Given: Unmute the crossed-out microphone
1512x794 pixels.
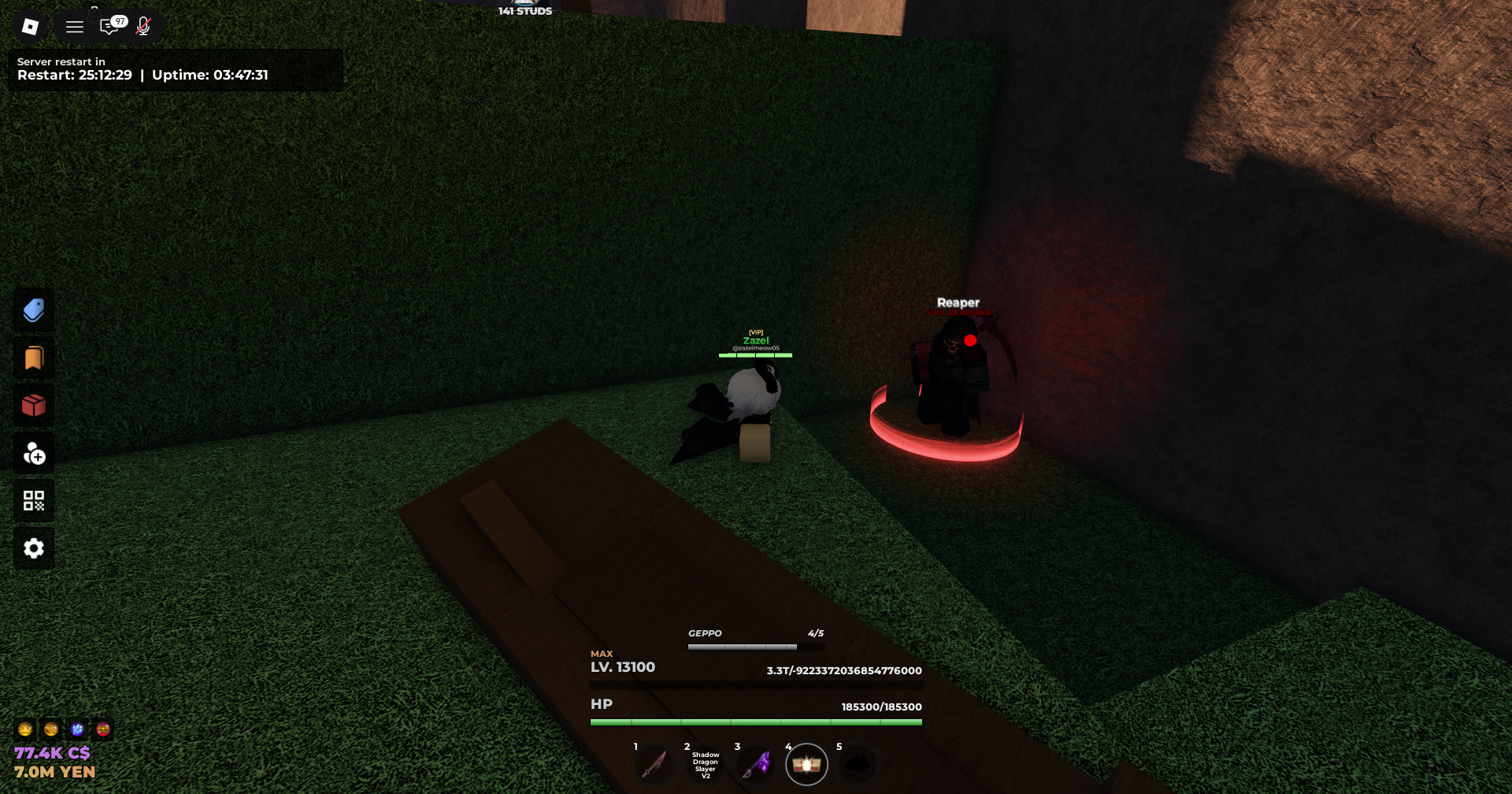Looking at the screenshot, I should (143, 26).
